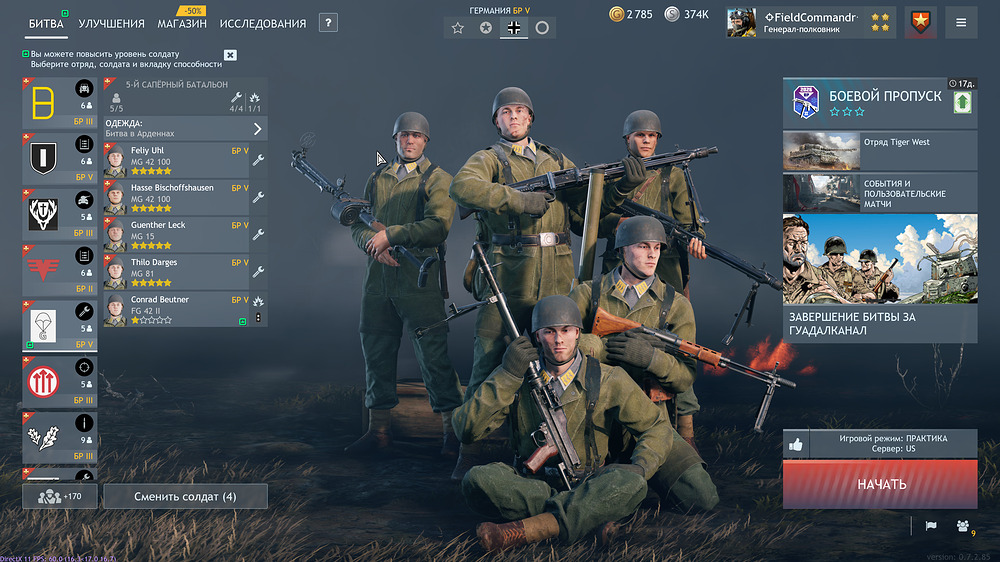Start the battle with НАЧАТЬ
The image size is (1000, 562).
click(x=880, y=484)
